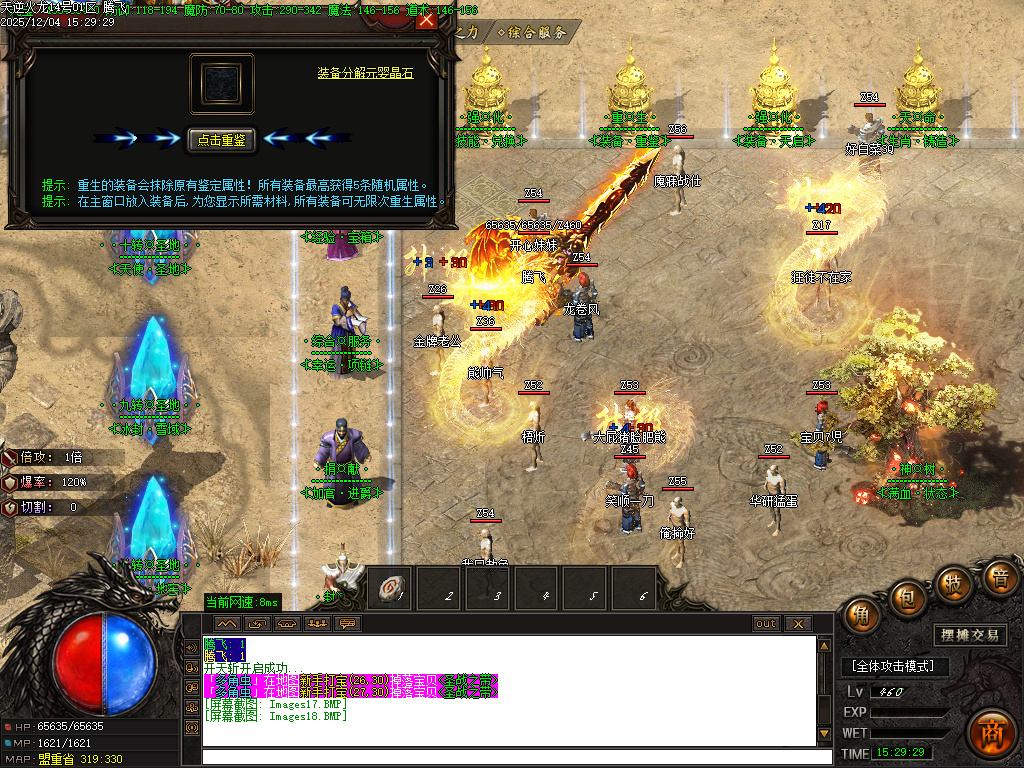Open the character panel with the 角 button
The height and width of the screenshot is (768, 1024).
point(861,615)
